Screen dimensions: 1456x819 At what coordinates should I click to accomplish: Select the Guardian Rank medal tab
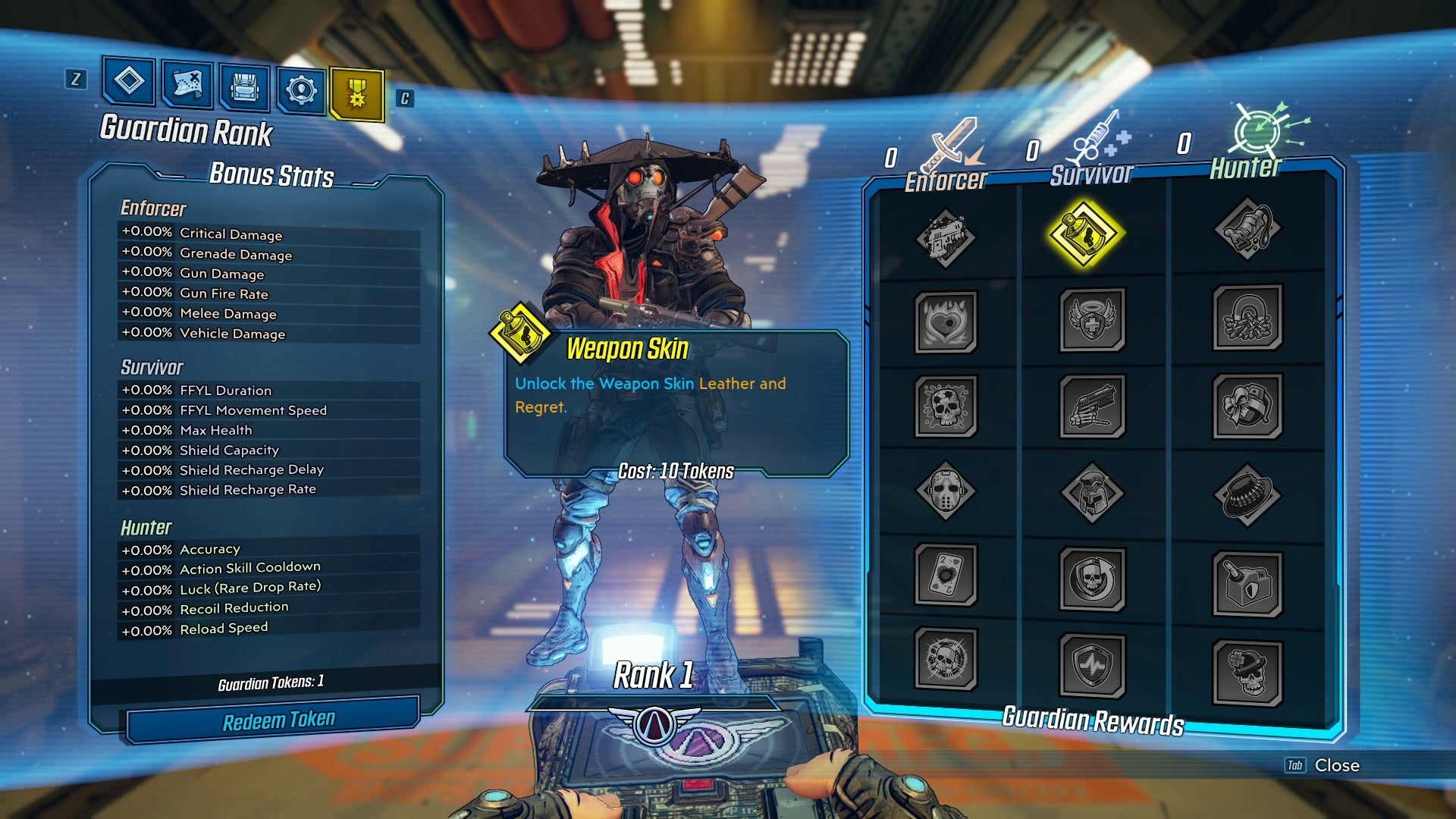point(356,95)
